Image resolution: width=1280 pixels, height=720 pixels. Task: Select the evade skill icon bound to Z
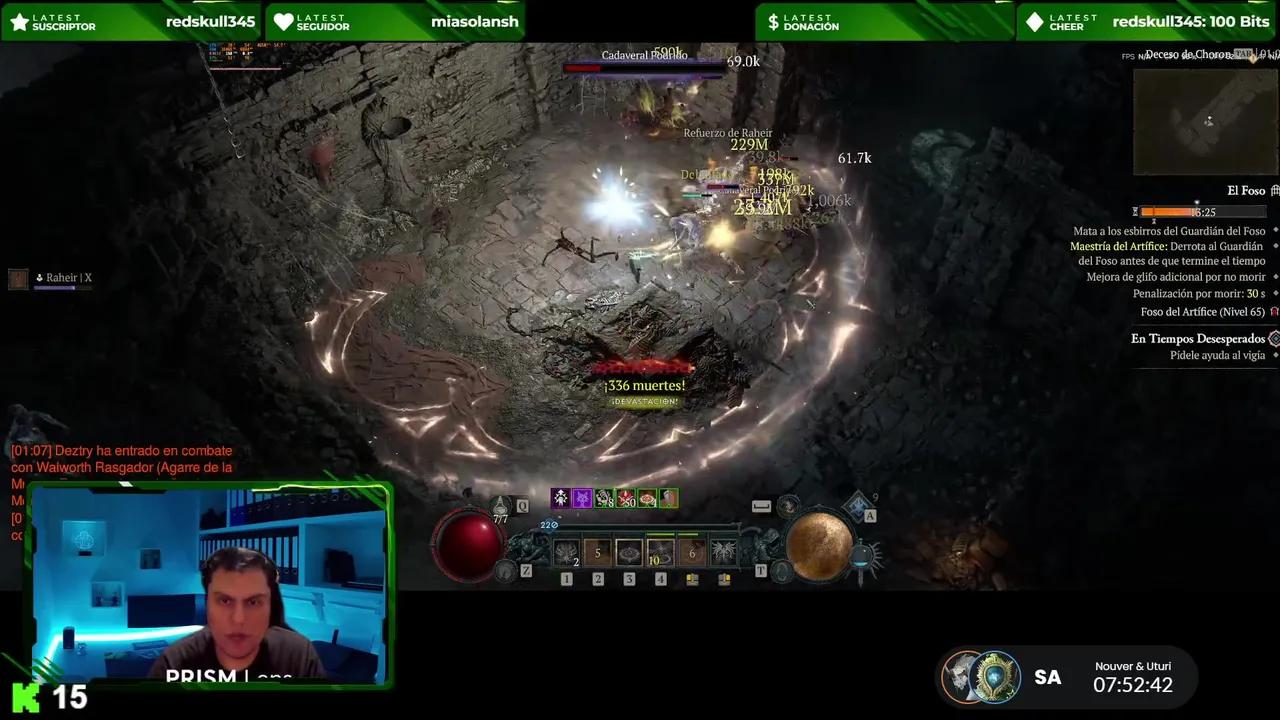click(506, 570)
